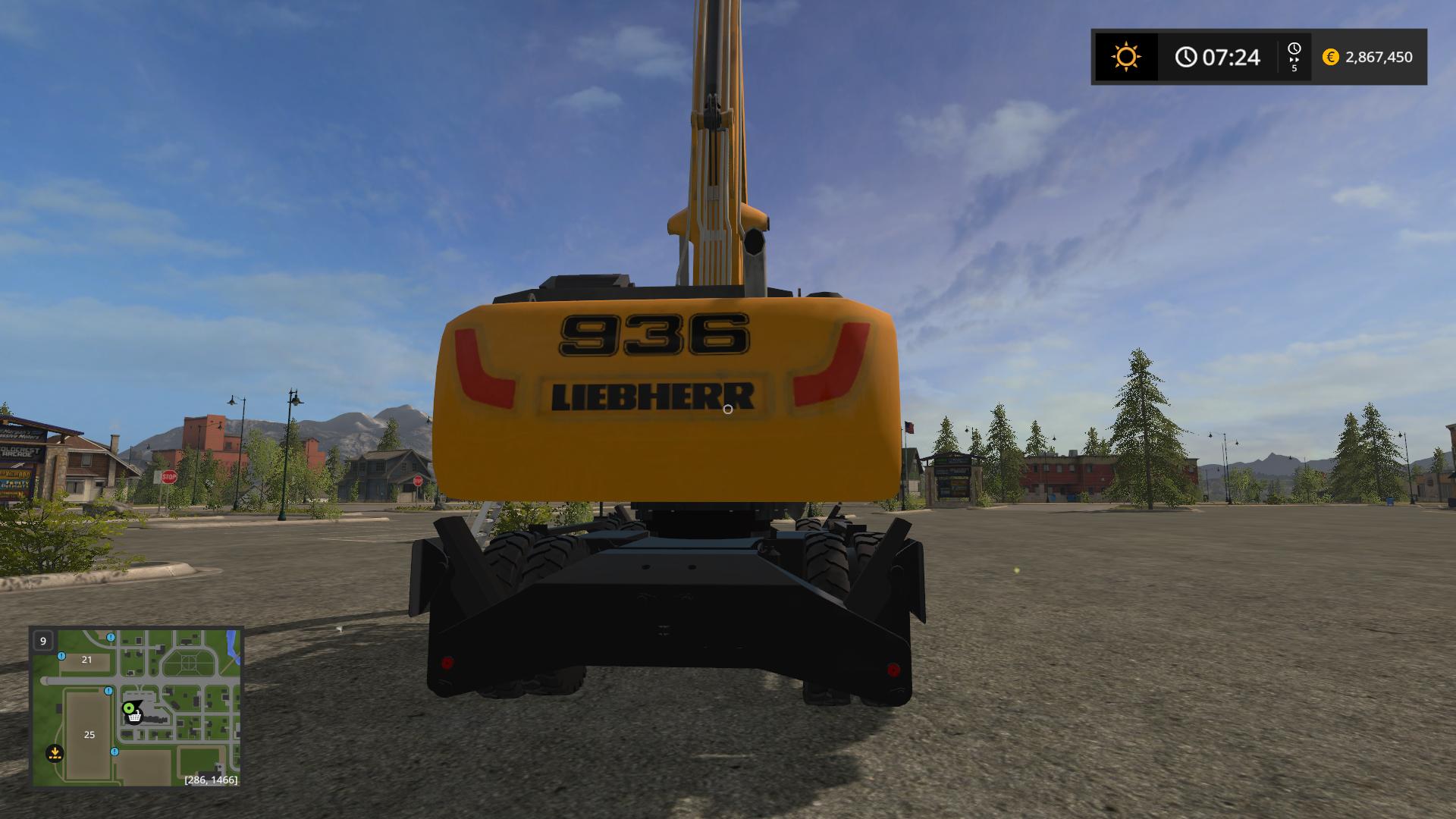This screenshot has width=1456, height=819.
Task: Open the time scale fast-forward icon showing 5
Action: pos(1294,56)
